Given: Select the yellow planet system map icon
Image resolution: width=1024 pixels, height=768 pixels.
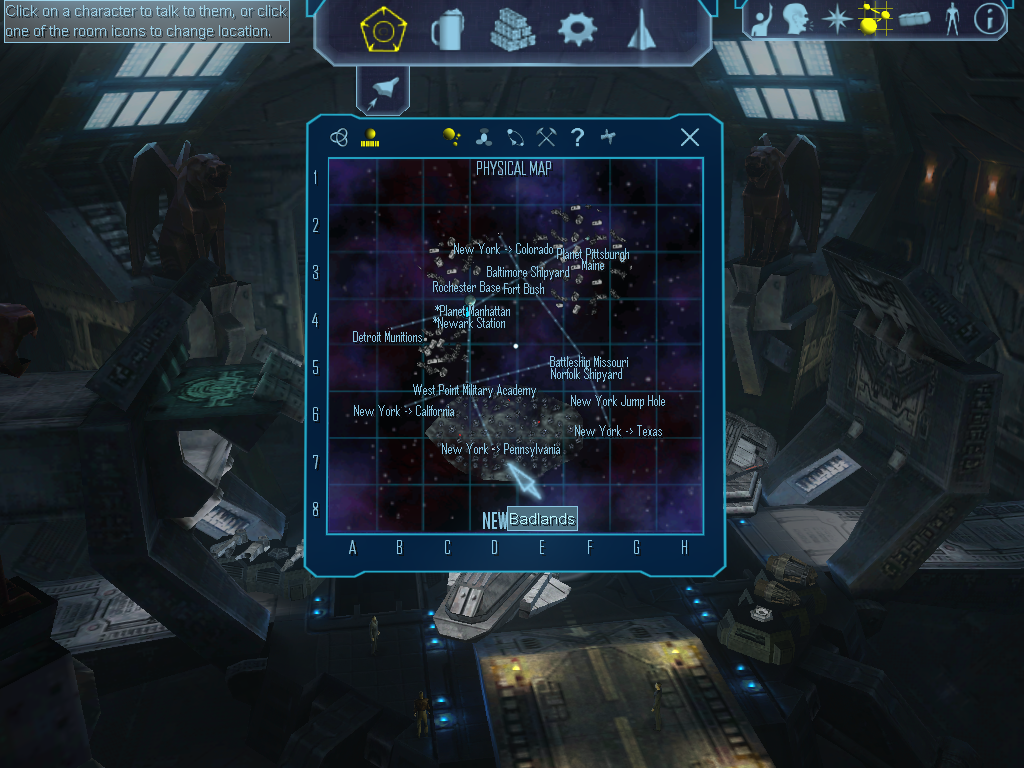Looking at the screenshot, I should coord(370,138).
